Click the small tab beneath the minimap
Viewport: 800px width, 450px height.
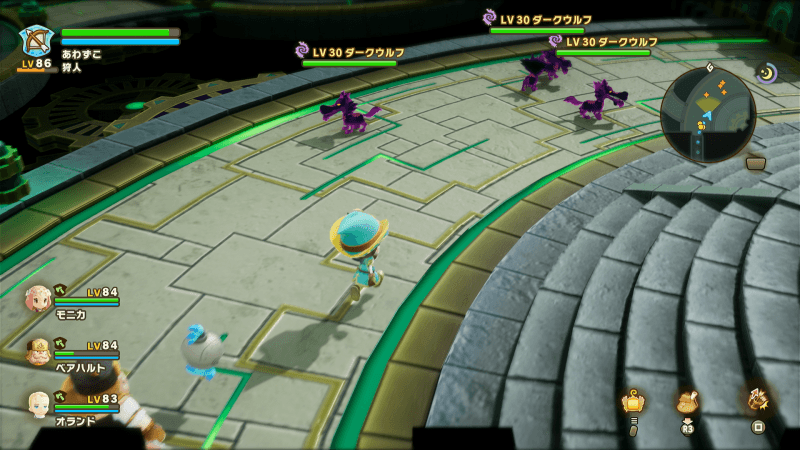coord(756,163)
